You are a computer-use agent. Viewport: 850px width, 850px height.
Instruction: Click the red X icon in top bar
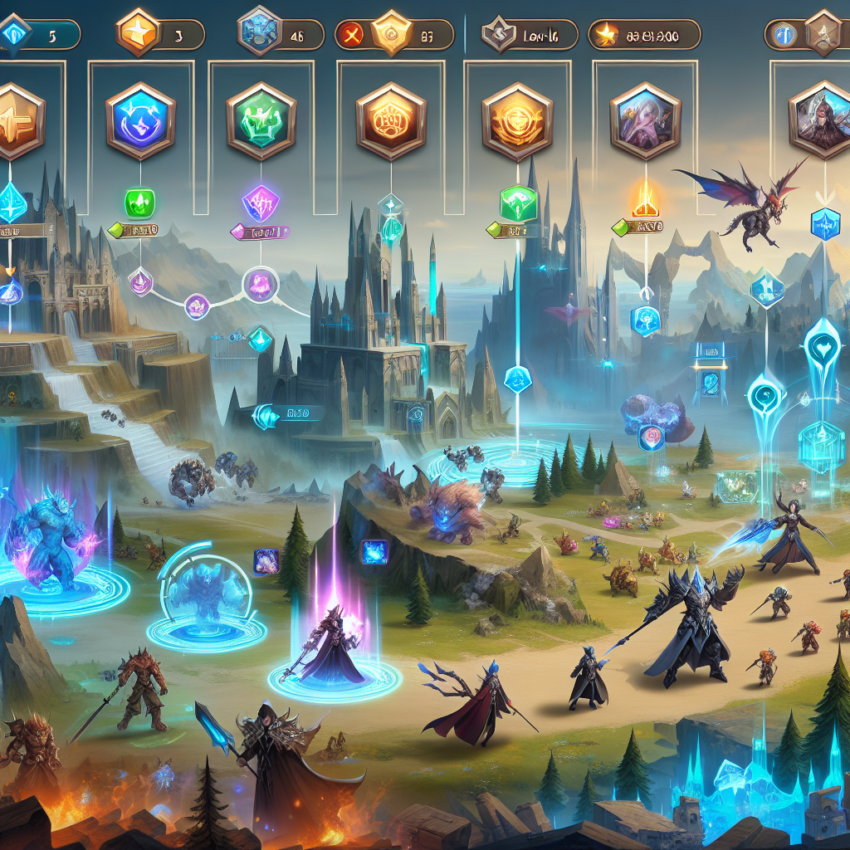pos(349,35)
